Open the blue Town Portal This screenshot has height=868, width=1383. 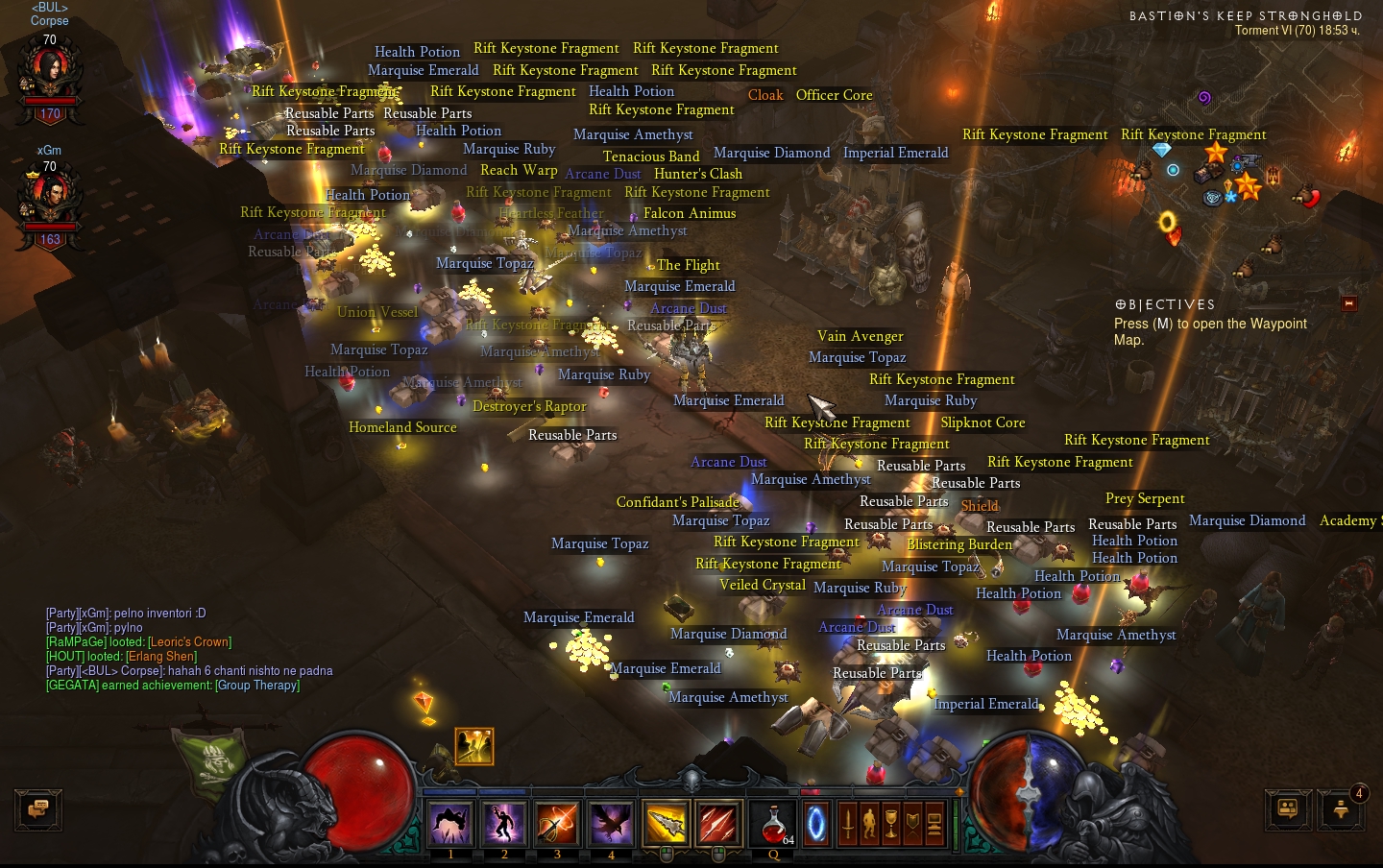click(816, 823)
